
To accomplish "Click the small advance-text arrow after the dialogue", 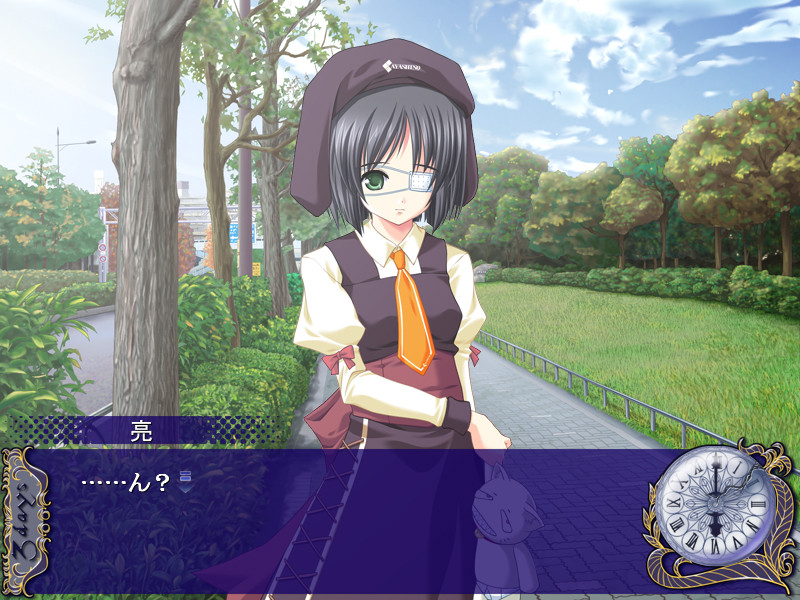I will pyautogui.click(x=184, y=480).
